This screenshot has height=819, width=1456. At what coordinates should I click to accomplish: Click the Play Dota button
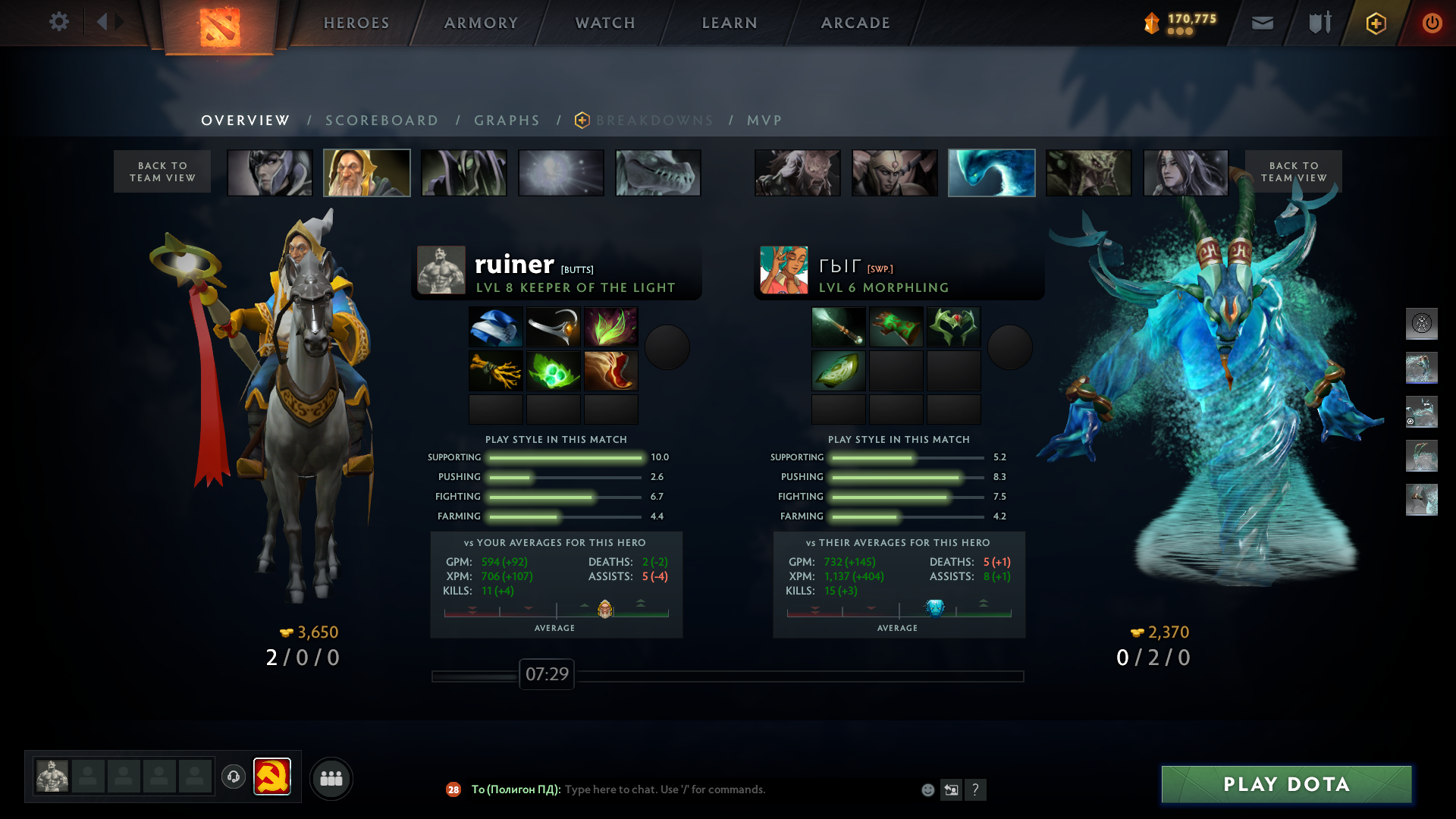[1286, 784]
